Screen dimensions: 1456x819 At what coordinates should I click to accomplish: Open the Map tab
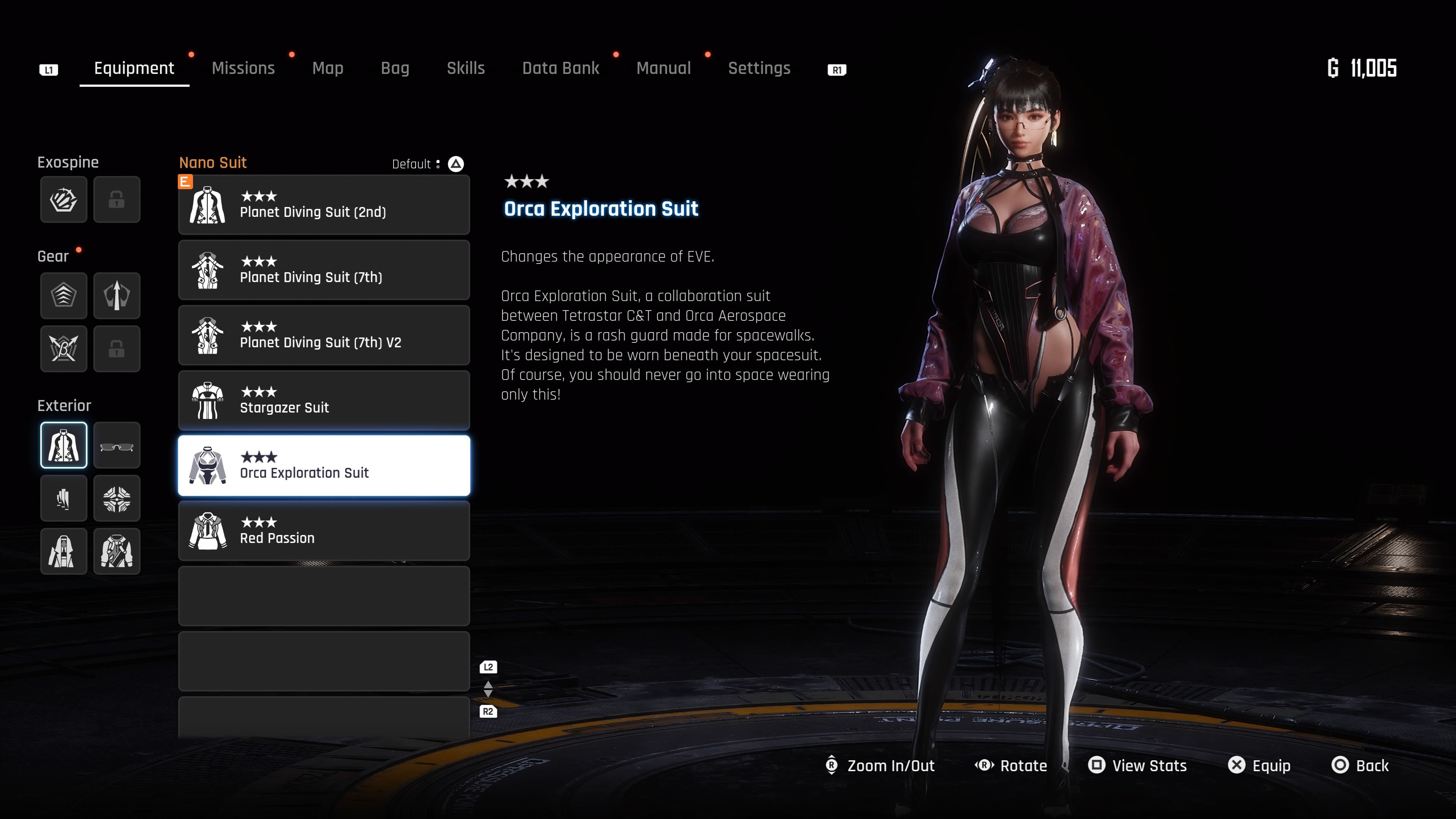pos(328,68)
